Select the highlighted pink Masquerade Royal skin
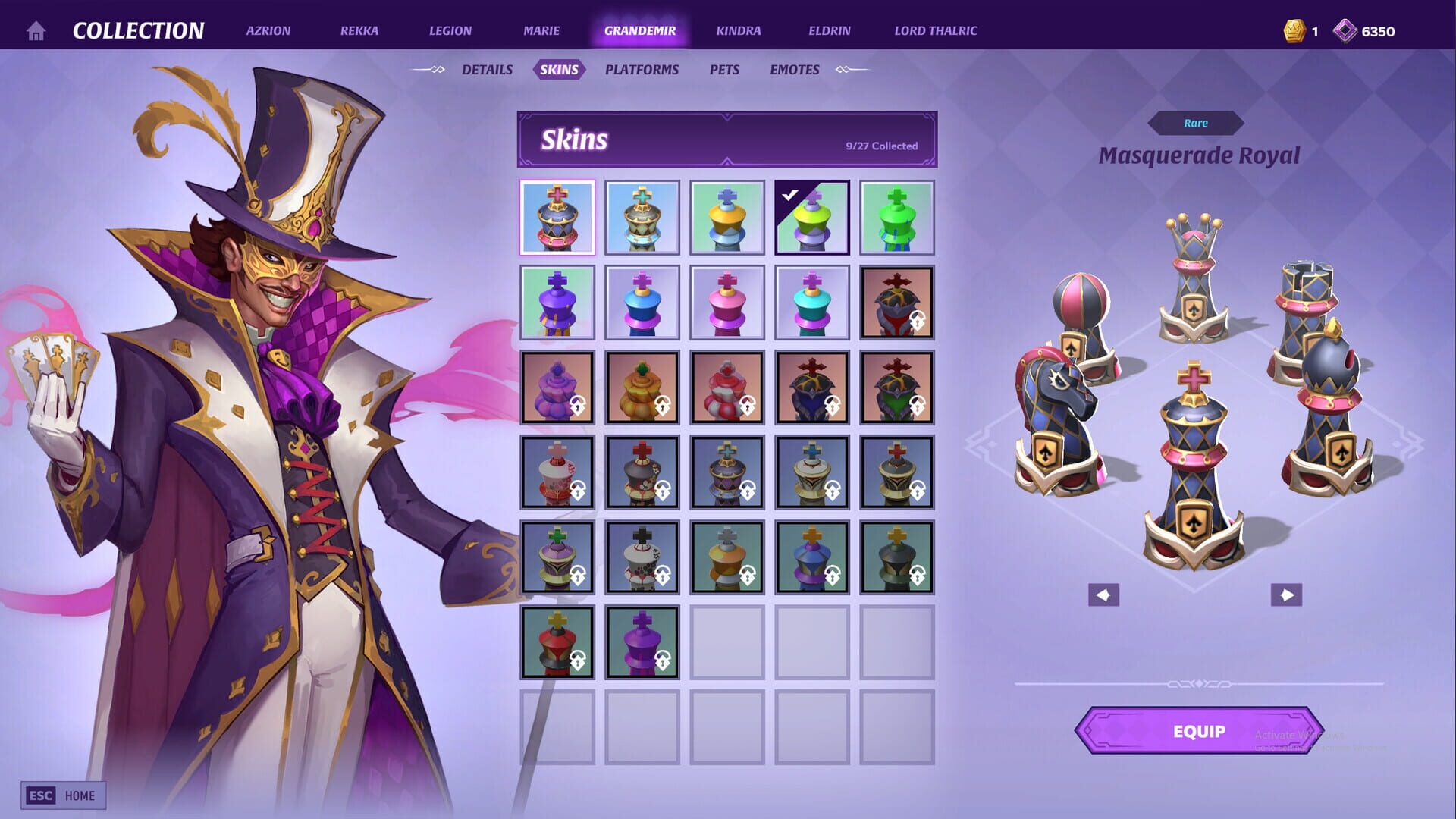The height and width of the screenshot is (819, 1456). (557, 217)
